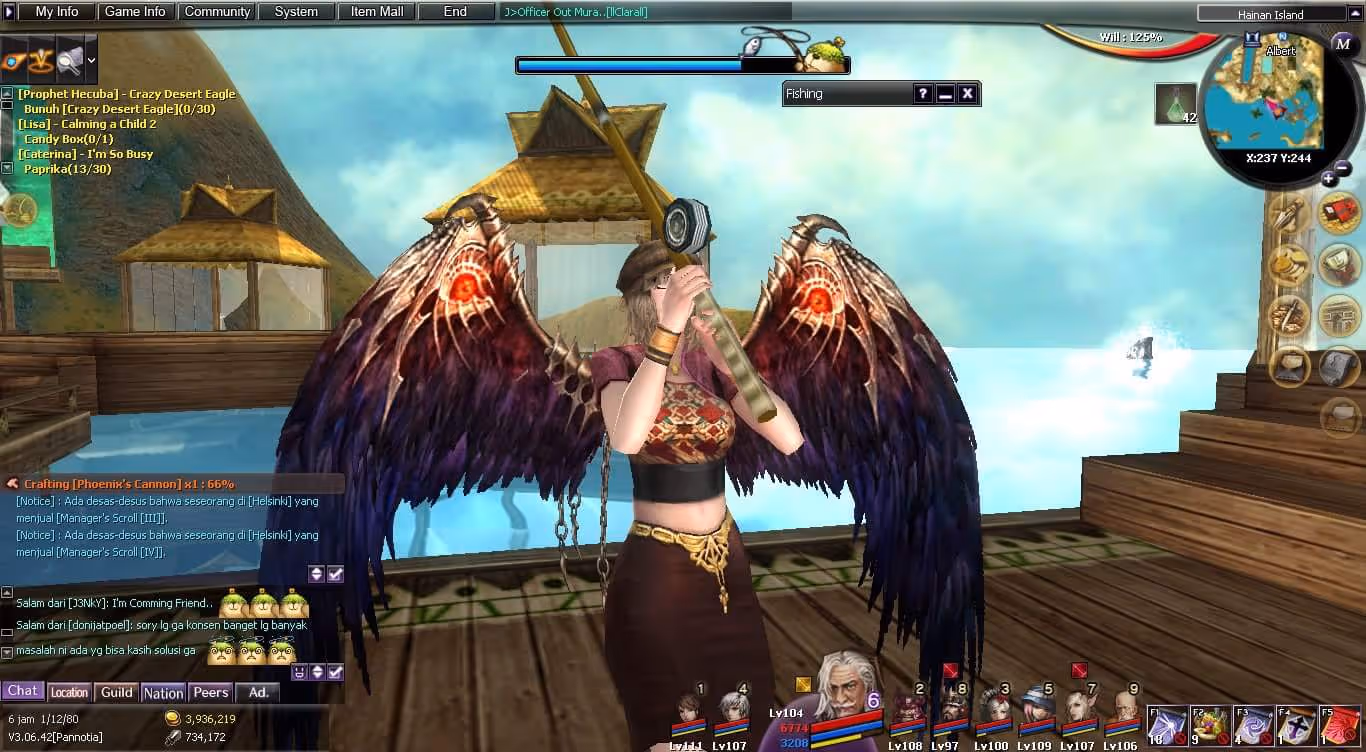Image resolution: width=1366 pixels, height=752 pixels.
Task: Open the Game Info menu
Action: point(135,12)
